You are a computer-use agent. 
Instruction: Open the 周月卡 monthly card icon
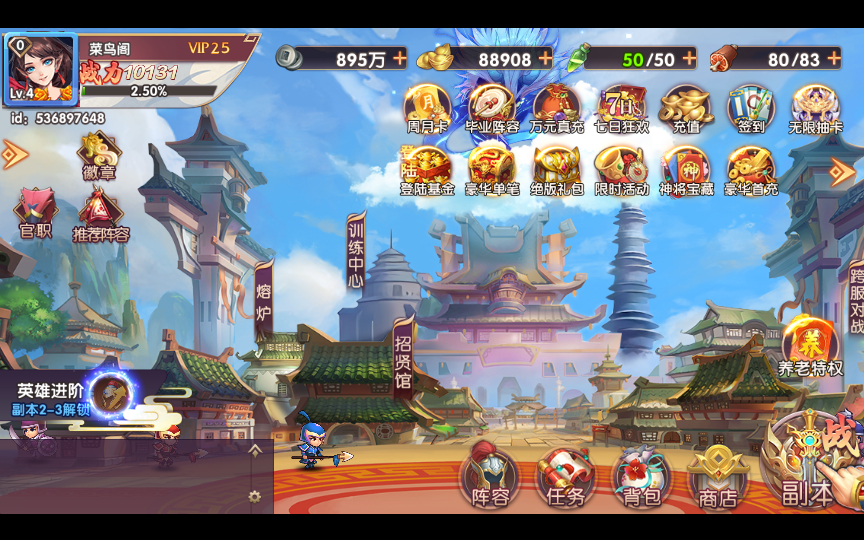[x=427, y=108]
